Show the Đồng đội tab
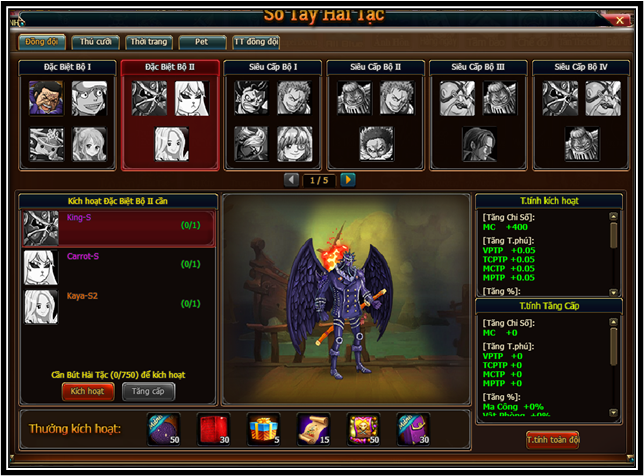The height and width of the screenshot is (476, 644). tap(42, 42)
